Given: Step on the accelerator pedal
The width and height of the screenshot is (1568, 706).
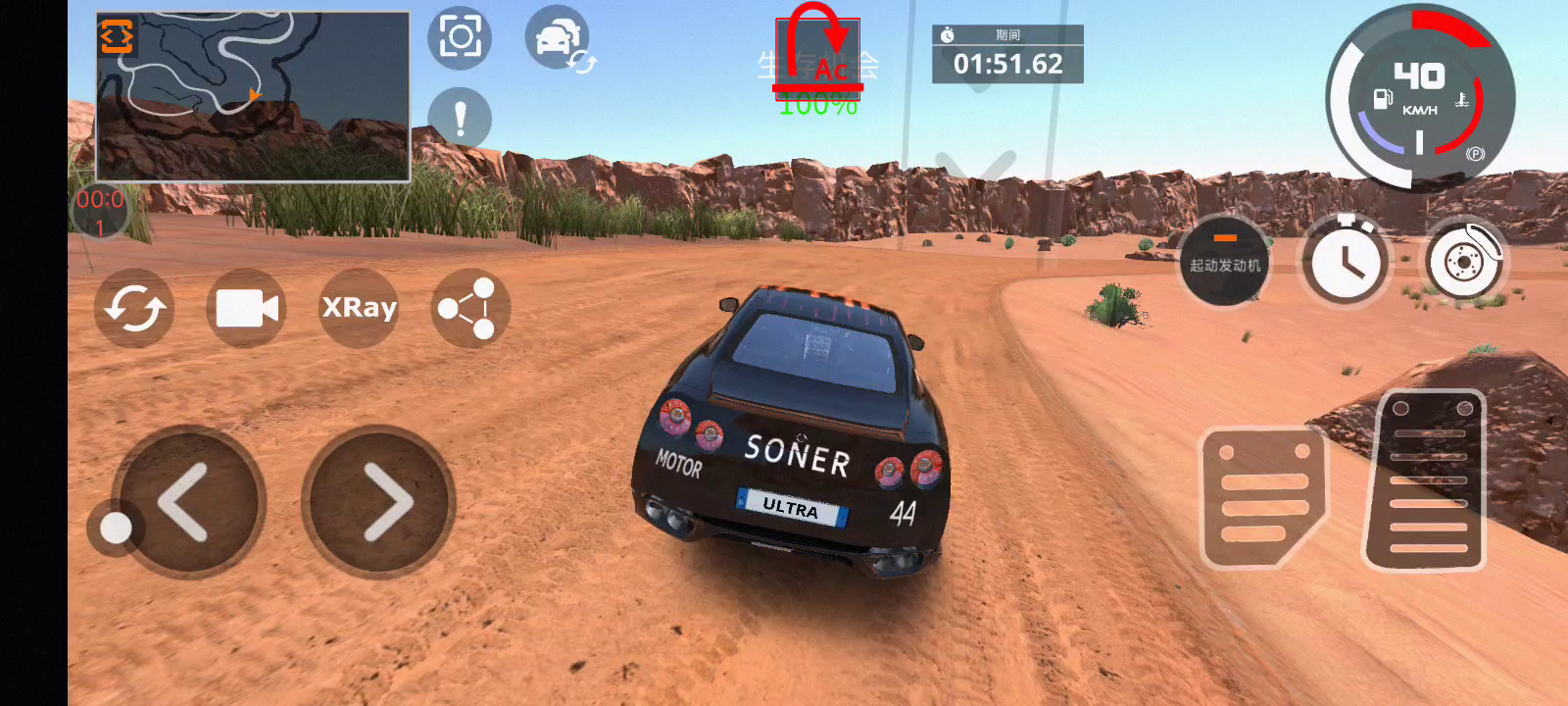Looking at the screenshot, I should click(x=1427, y=480).
